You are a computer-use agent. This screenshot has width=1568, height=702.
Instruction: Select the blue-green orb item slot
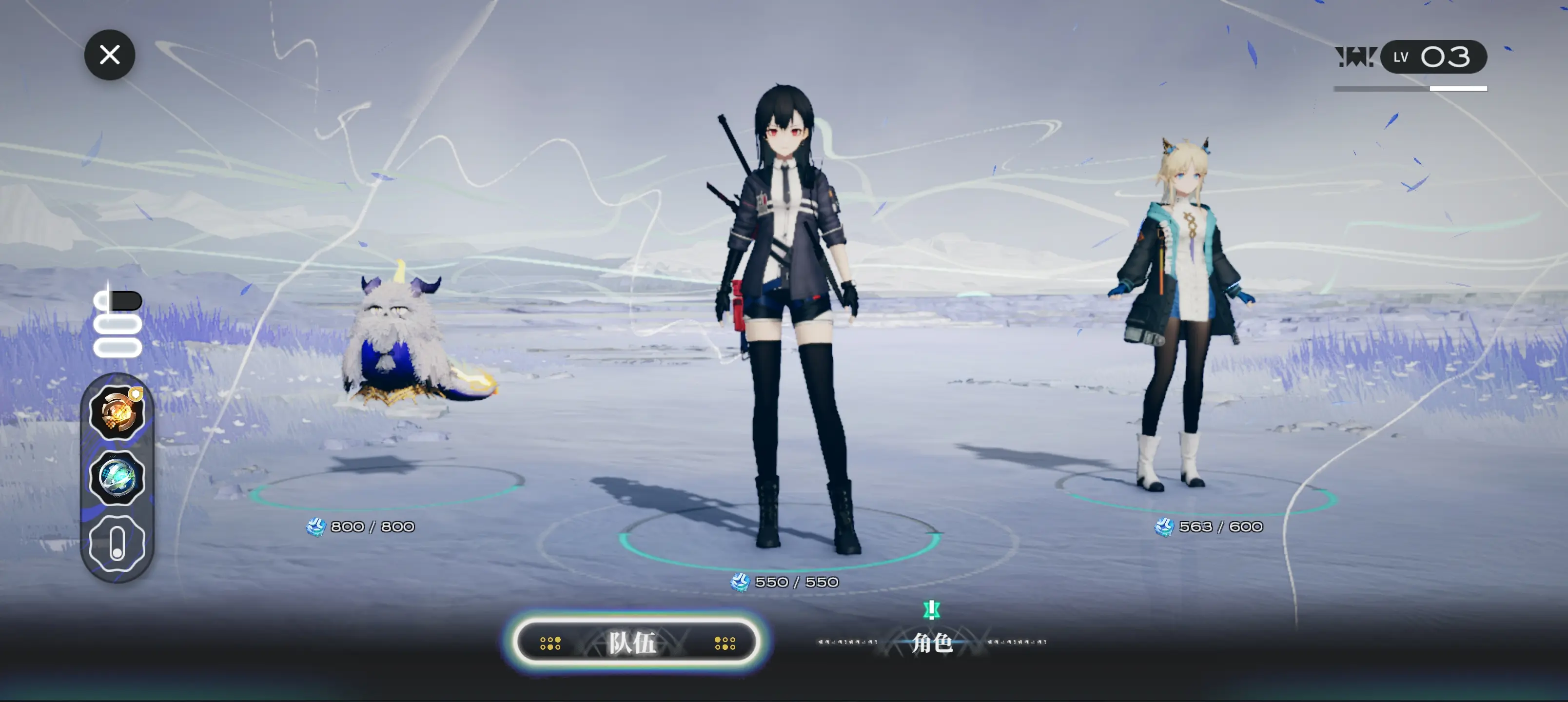coord(117,478)
